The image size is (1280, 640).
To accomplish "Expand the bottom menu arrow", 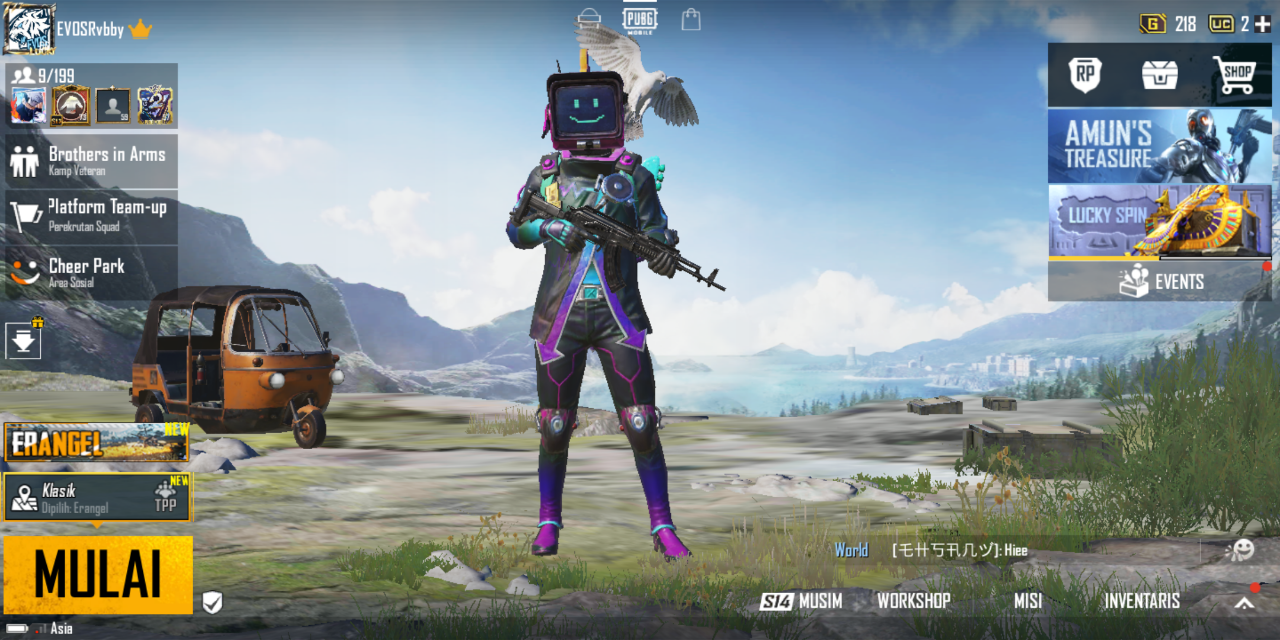I will [1243, 602].
